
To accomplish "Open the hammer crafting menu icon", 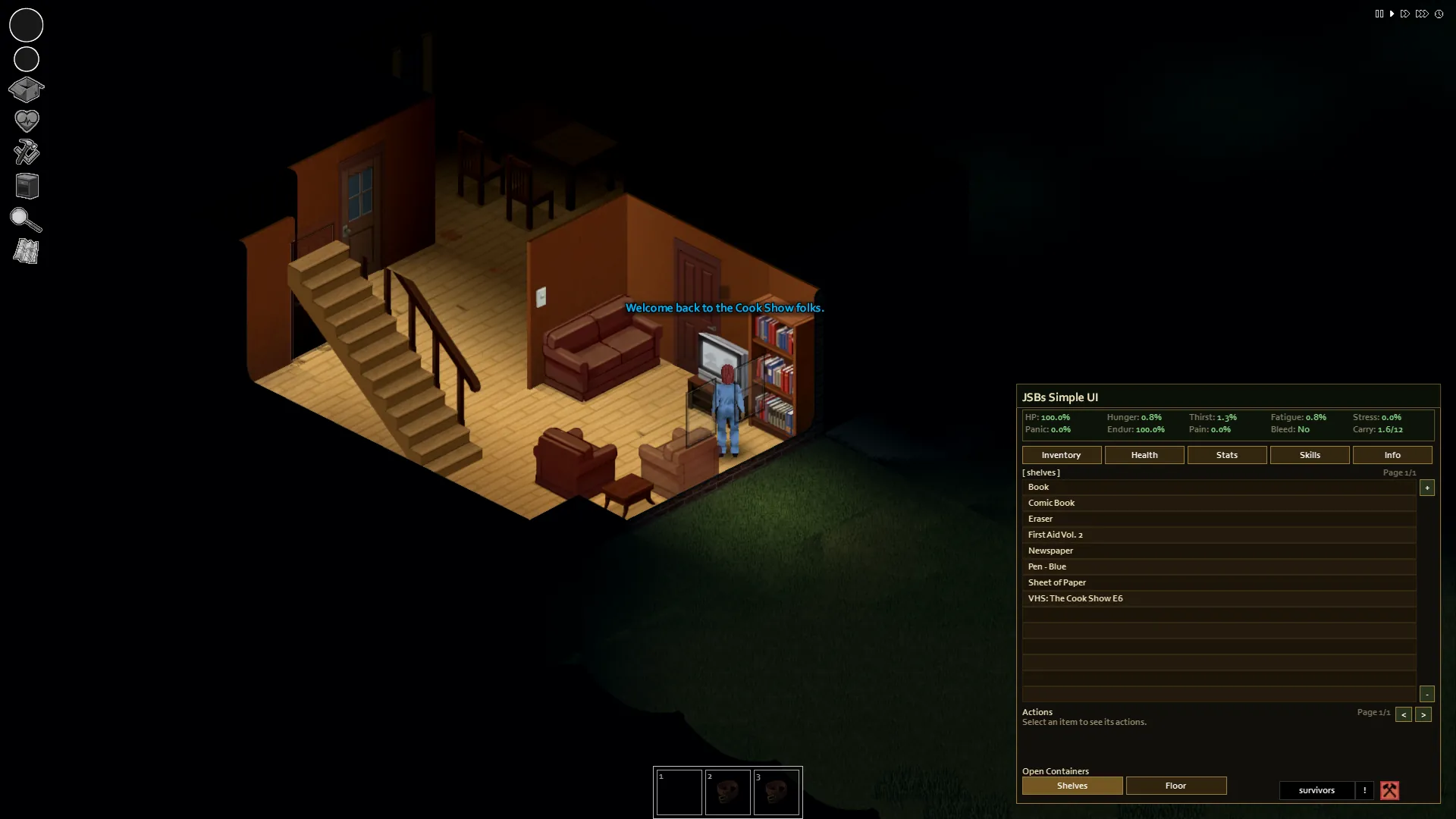I will [x=26, y=152].
